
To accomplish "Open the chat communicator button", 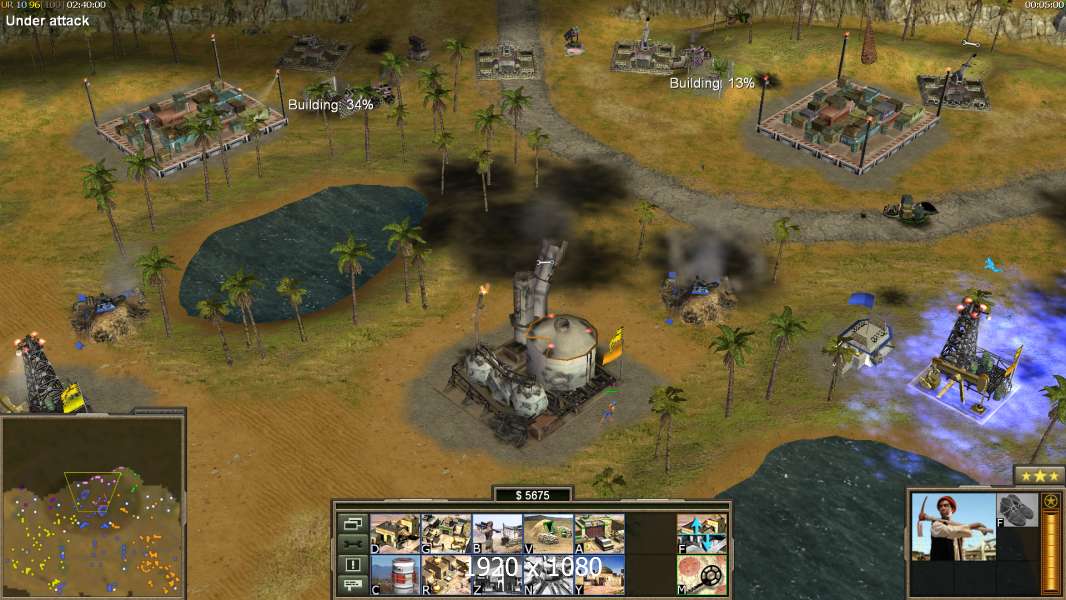I will (x=352, y=585).
